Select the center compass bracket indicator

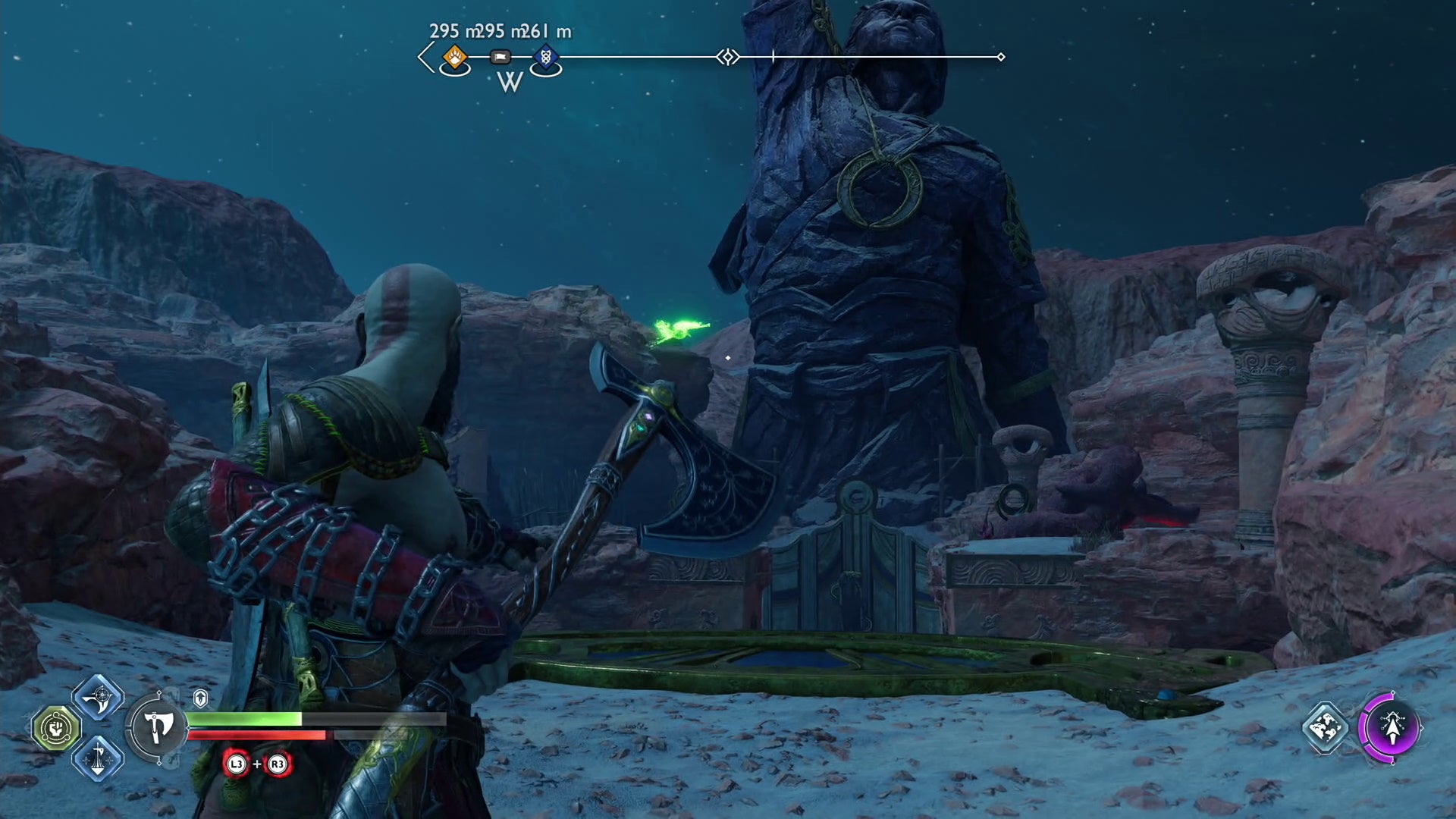tap(726, 56)
